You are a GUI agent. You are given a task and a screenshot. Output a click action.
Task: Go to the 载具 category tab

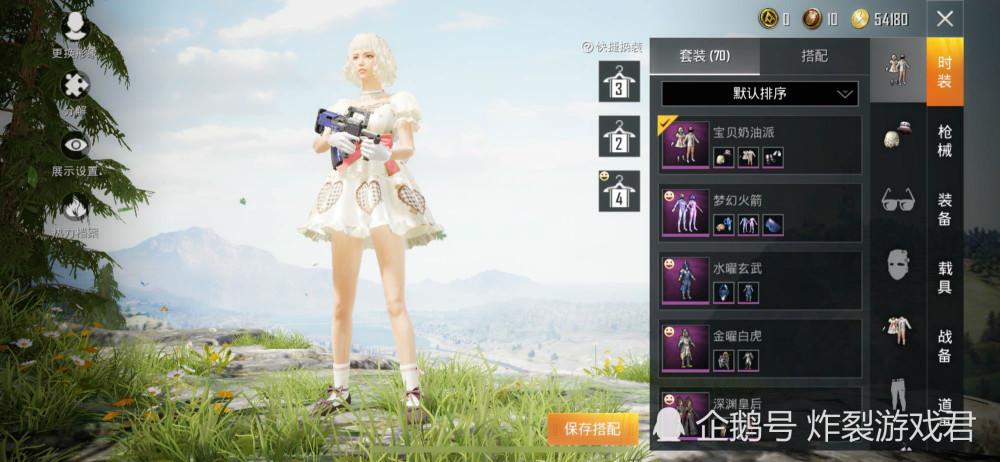tap(945, 277)
